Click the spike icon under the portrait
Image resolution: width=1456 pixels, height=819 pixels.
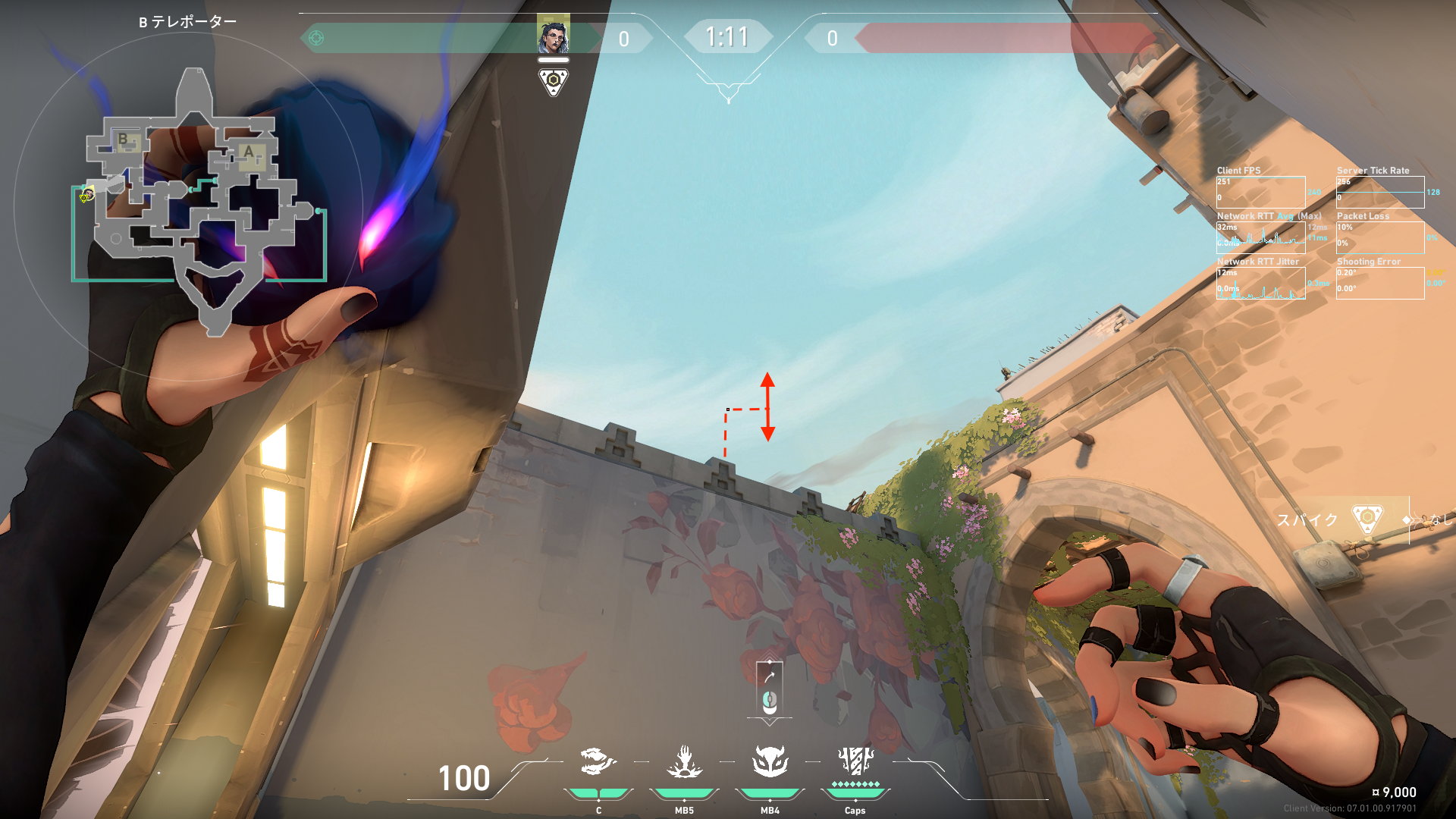coord(554,81)
